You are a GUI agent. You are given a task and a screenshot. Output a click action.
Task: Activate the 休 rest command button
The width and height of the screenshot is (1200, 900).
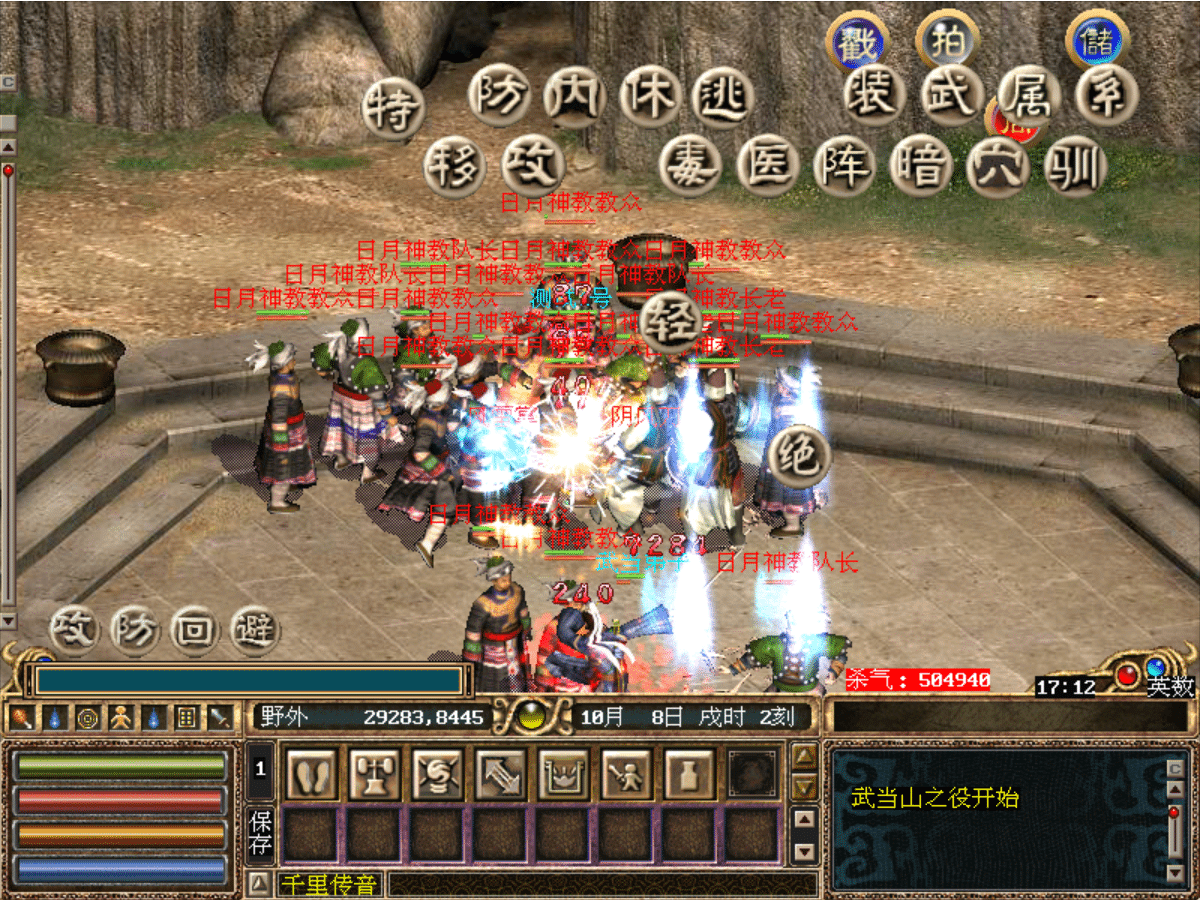(650, 97)
